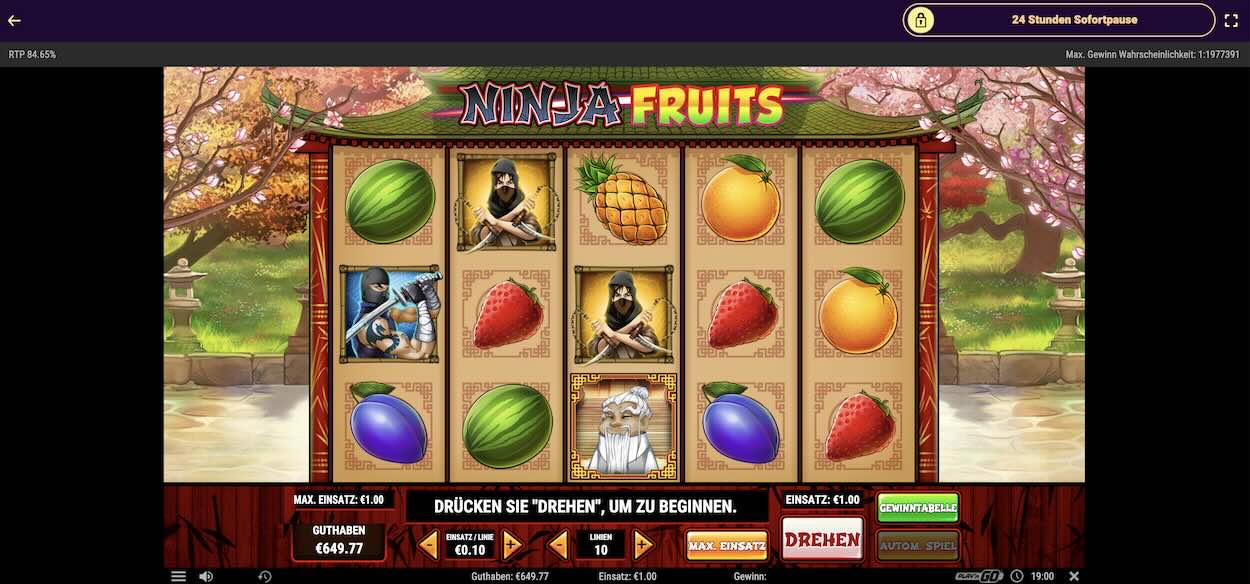Screen dimensions: 1250x584
Task: Set the maximum bet with MAX. EINSATZ
Action: (727, 545)
